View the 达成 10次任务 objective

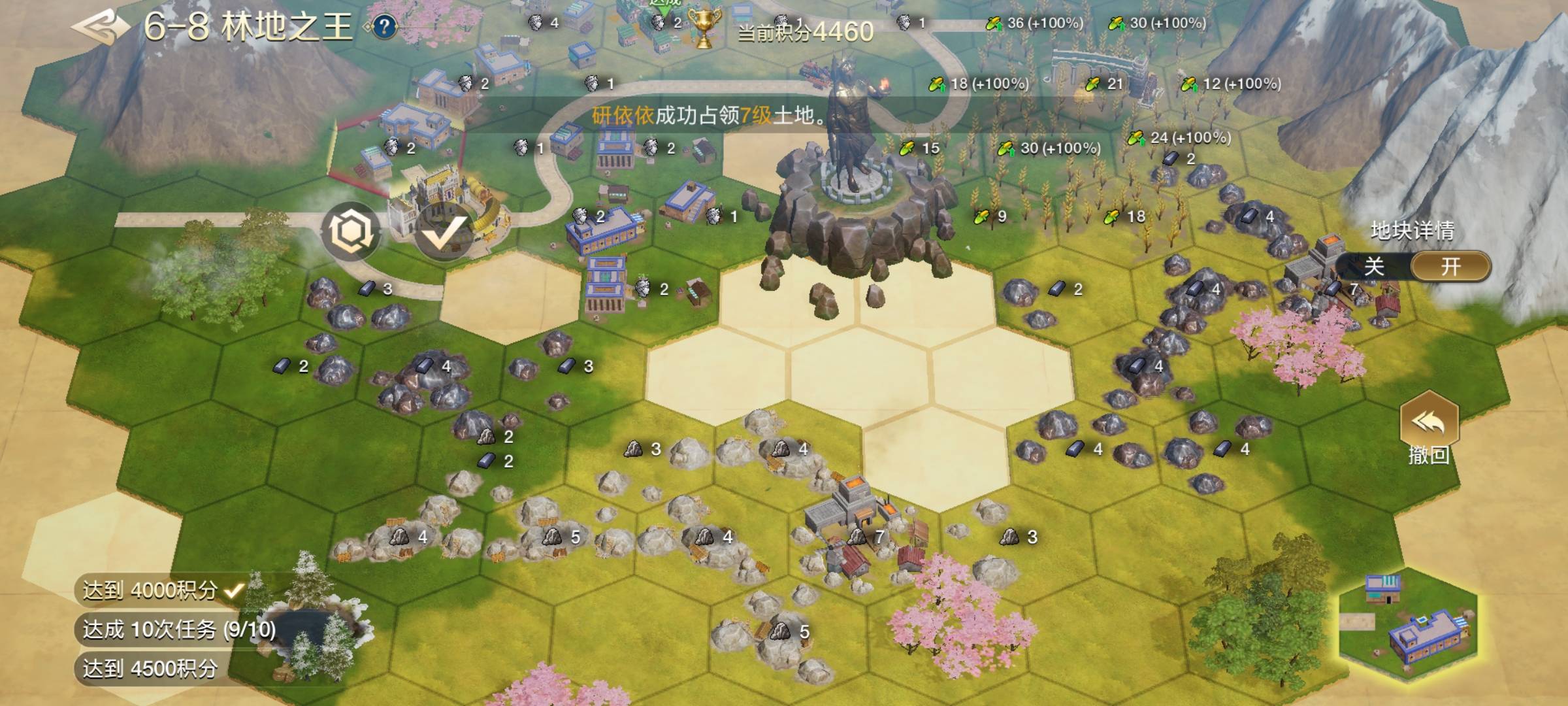(x=178, y=630)
